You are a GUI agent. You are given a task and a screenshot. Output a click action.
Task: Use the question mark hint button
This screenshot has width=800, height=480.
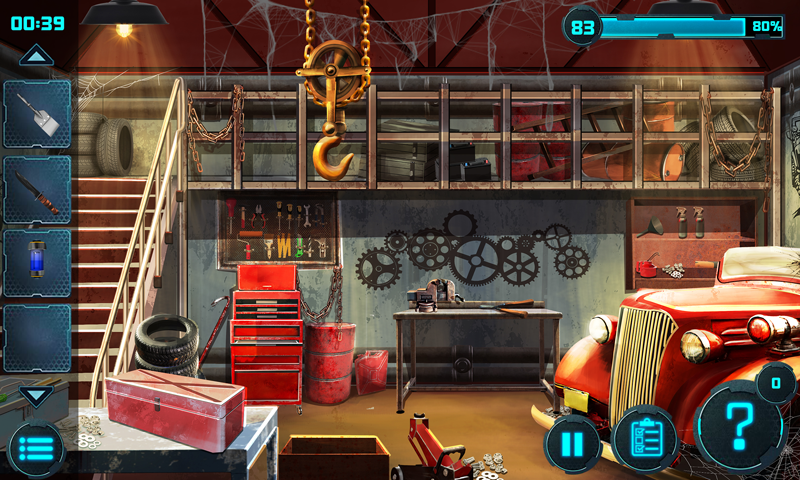740,425
